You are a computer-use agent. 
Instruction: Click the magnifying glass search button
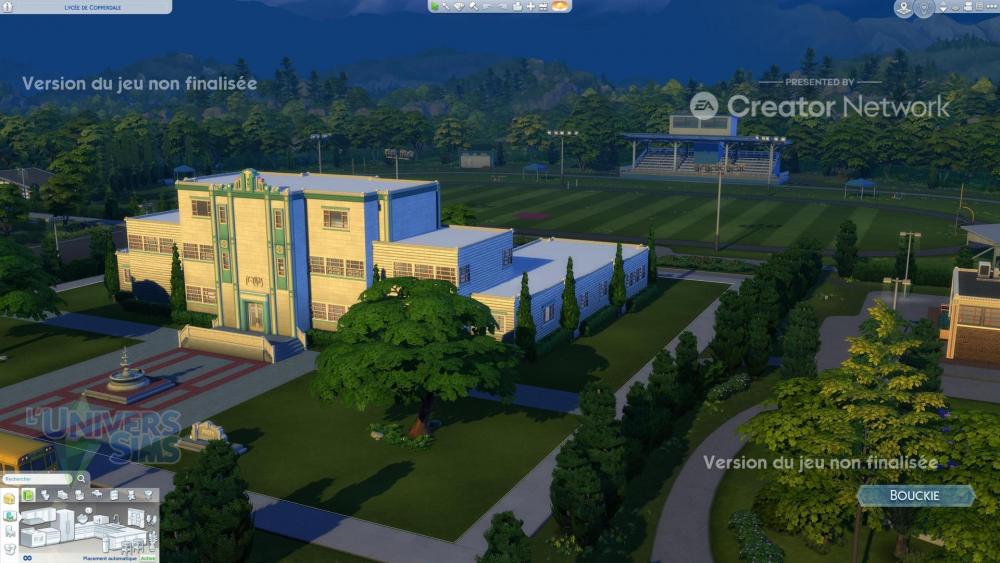pyautogui.click(x=82, y=479)
